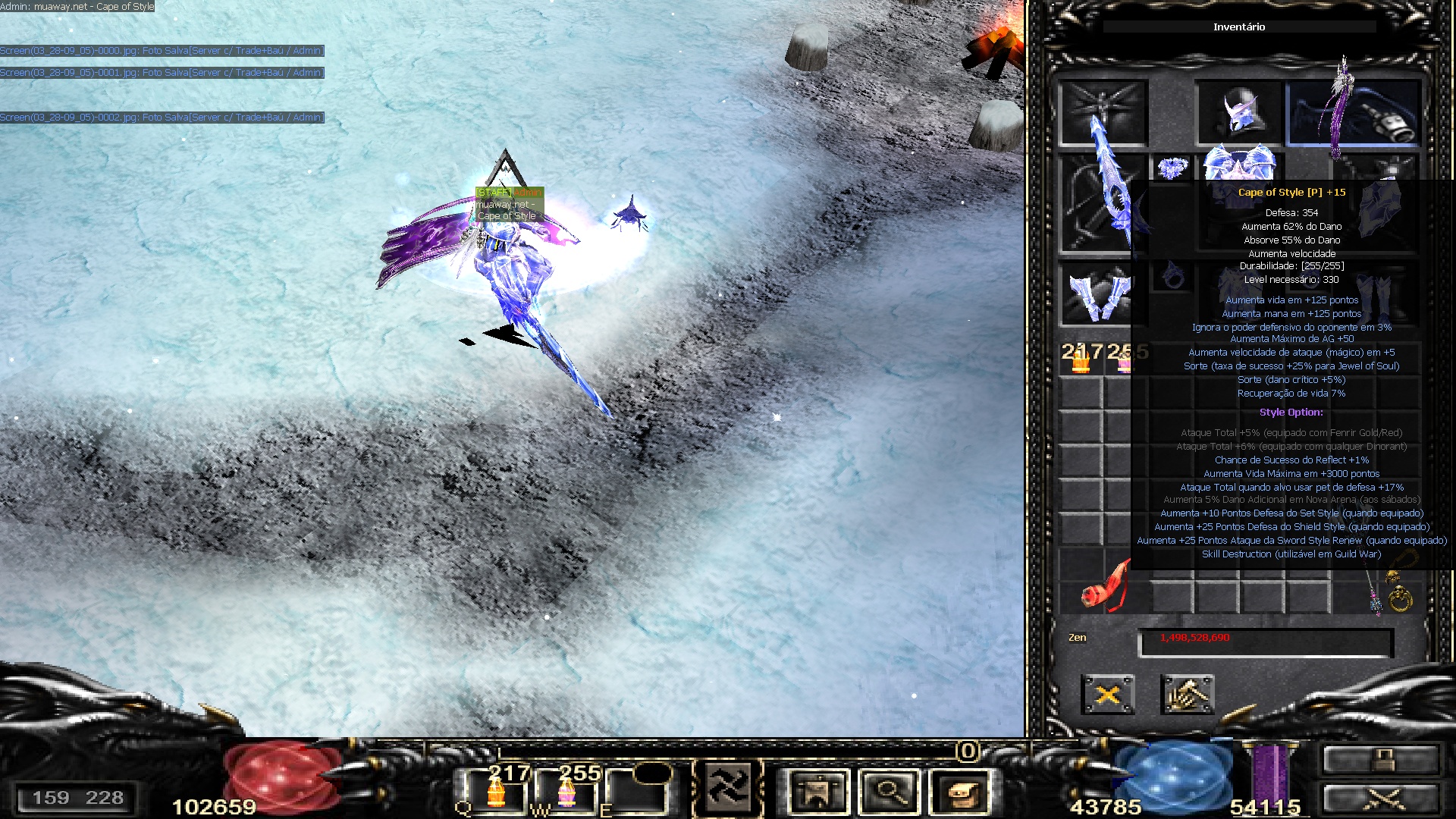The image size is (1456, 819).
Task: Pick the orange potion stack of 217 in inventory
Action: pos(1081,359)
